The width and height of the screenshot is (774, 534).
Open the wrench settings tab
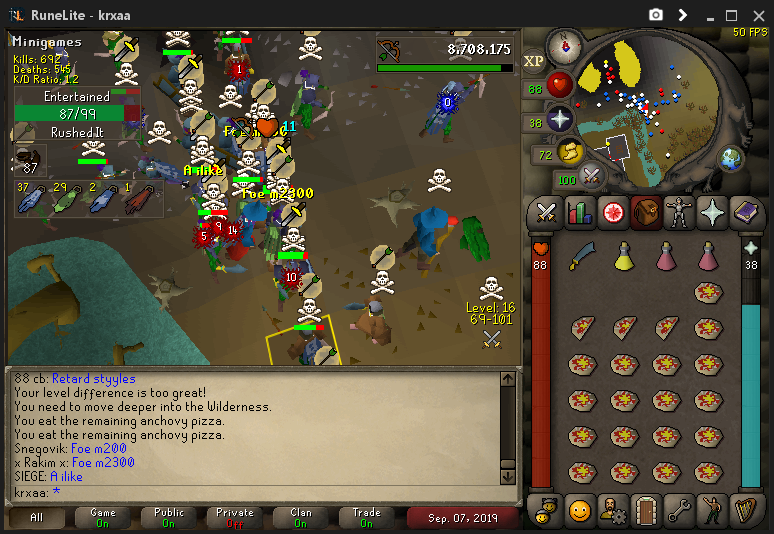(678, 510)
